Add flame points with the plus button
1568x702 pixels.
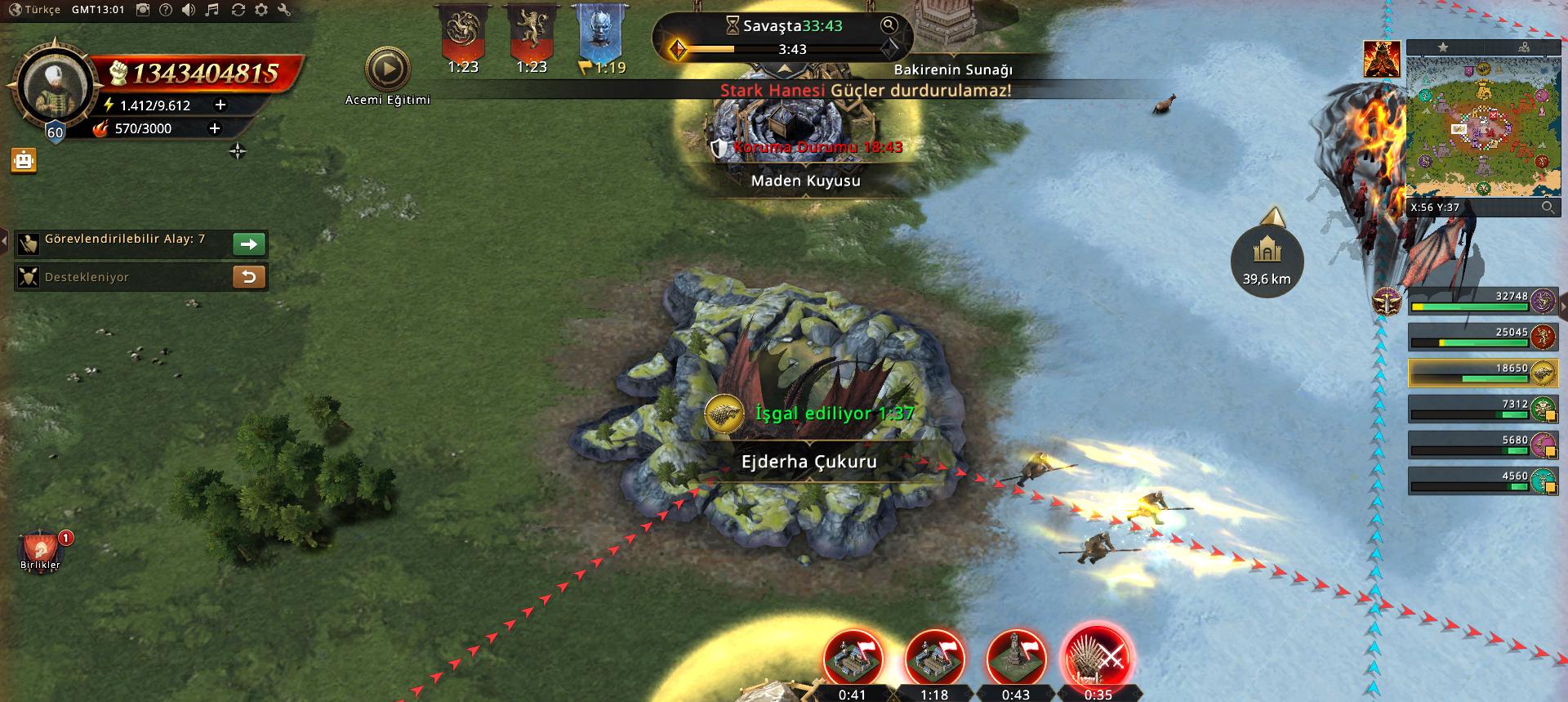tap(215, 128)
